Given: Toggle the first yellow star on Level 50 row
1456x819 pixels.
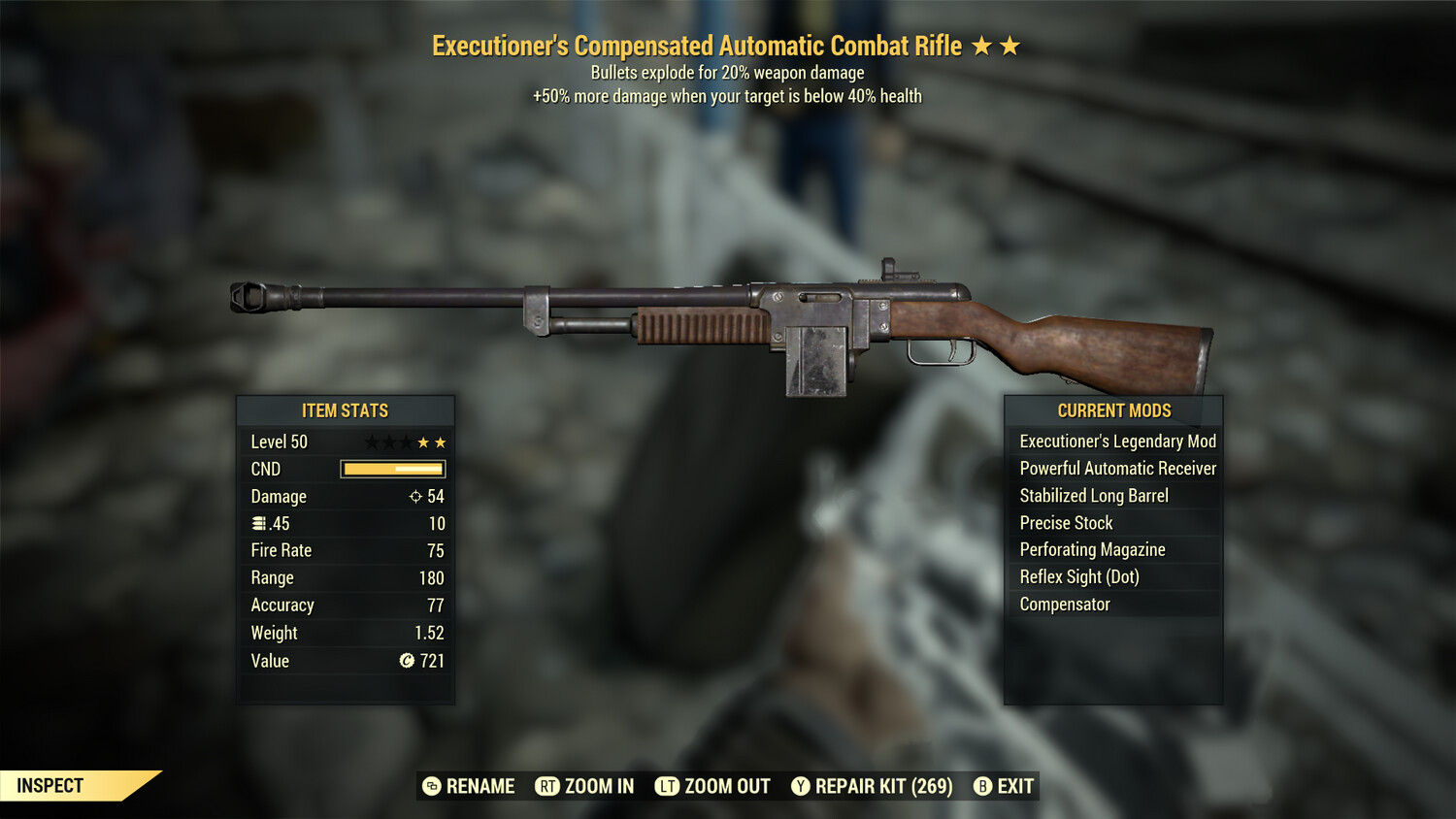Looking at the screenshot, I should coord(423,442).
